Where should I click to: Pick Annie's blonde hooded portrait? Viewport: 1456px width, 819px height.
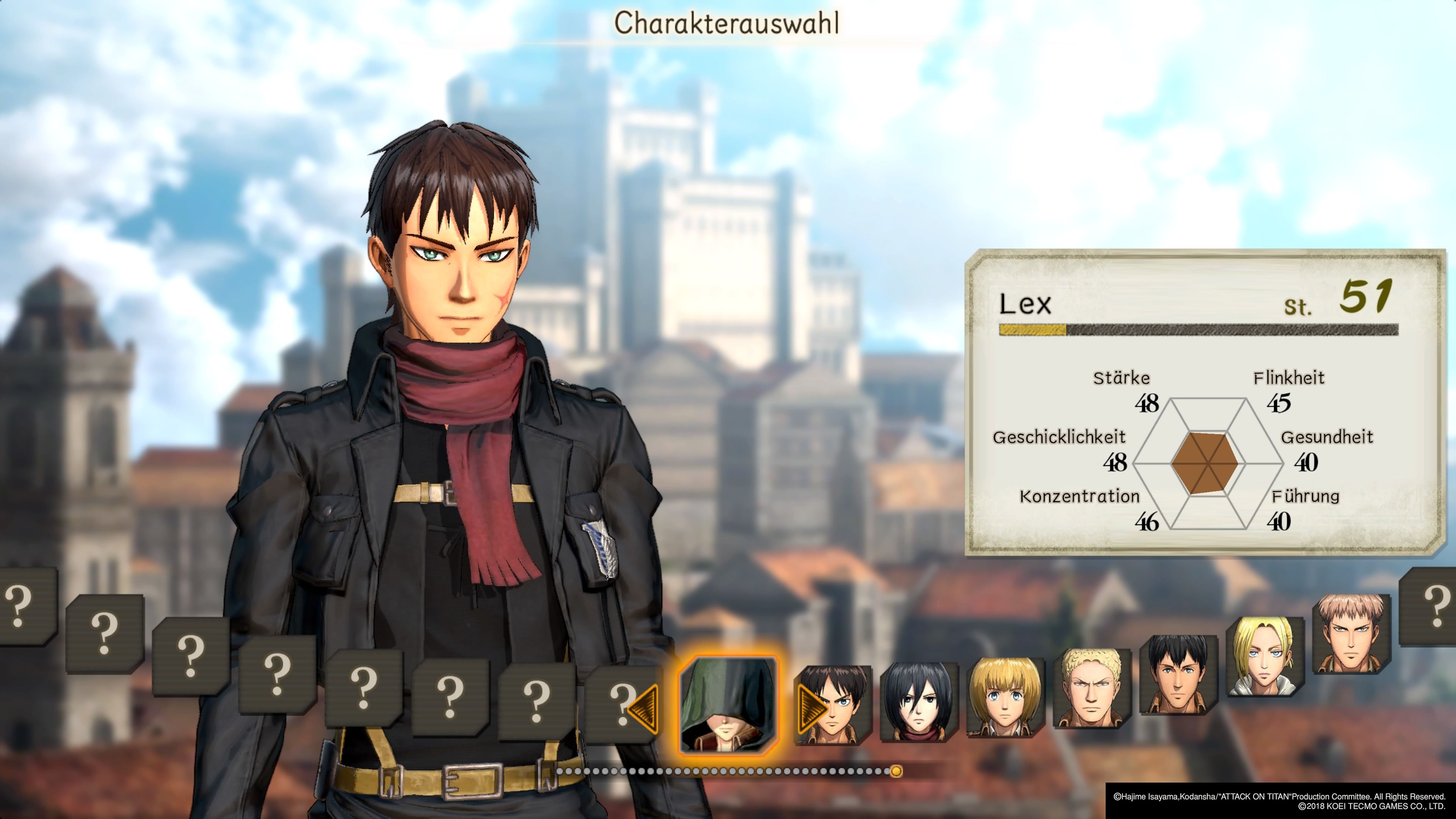pyautogui.click(x=1265, y=656)
